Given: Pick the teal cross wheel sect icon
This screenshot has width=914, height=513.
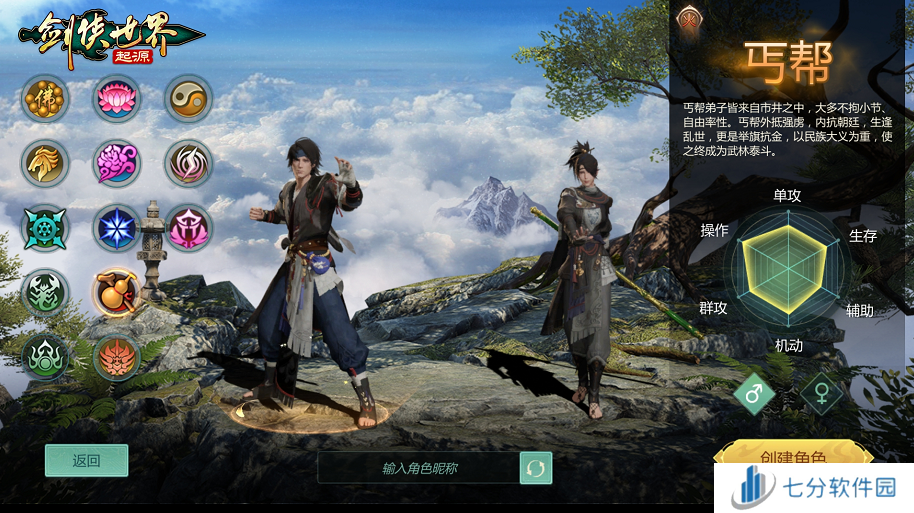Looking at the screenshot, I should pyautogui.click(x=45, y=228).
